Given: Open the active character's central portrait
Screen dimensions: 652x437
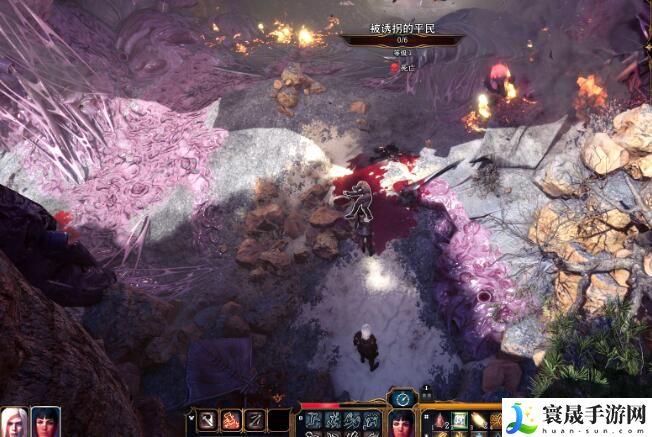Looking at the screenshot, I should [401, 424].
